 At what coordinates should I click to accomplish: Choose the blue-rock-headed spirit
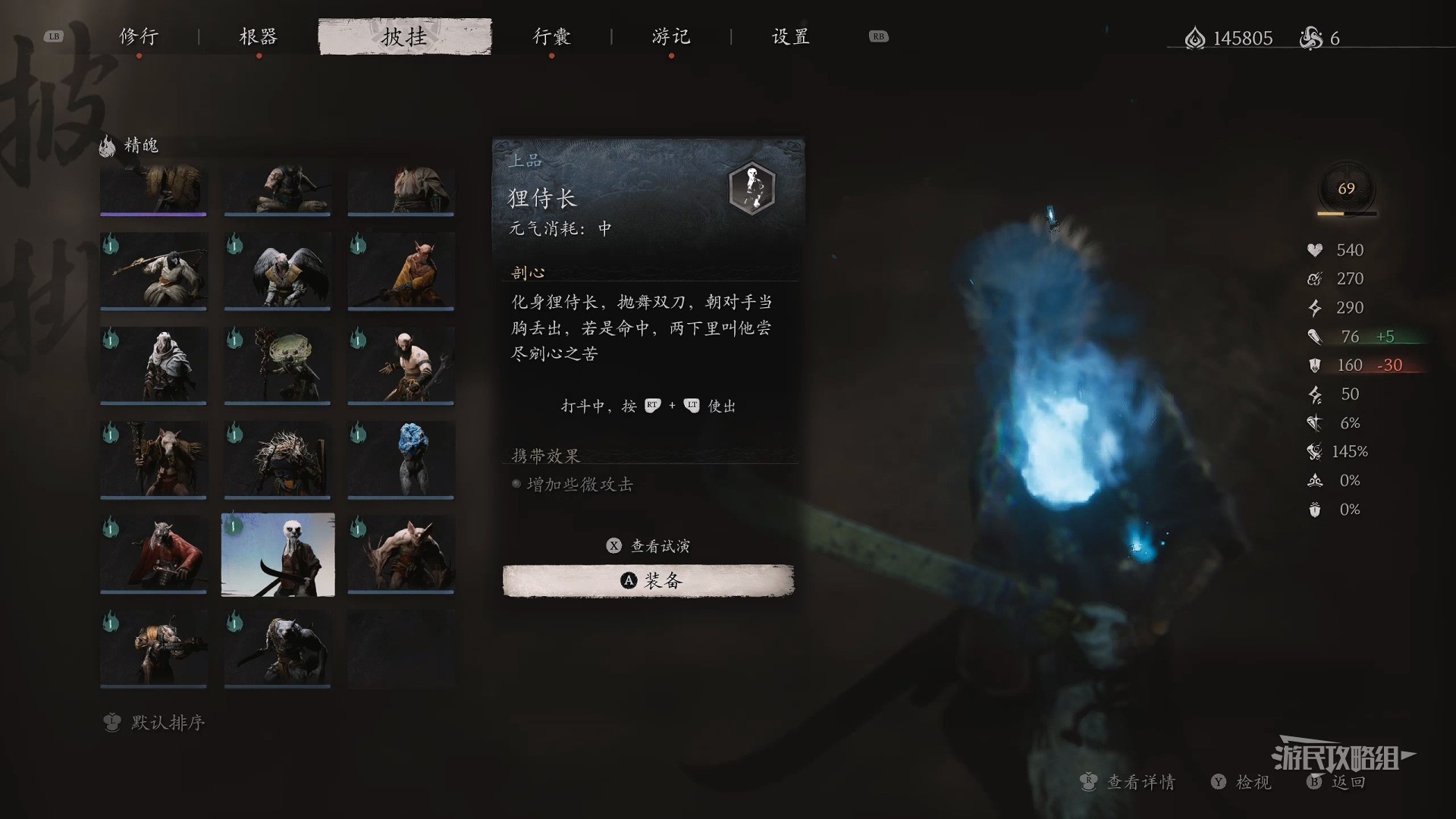(401, 460)
